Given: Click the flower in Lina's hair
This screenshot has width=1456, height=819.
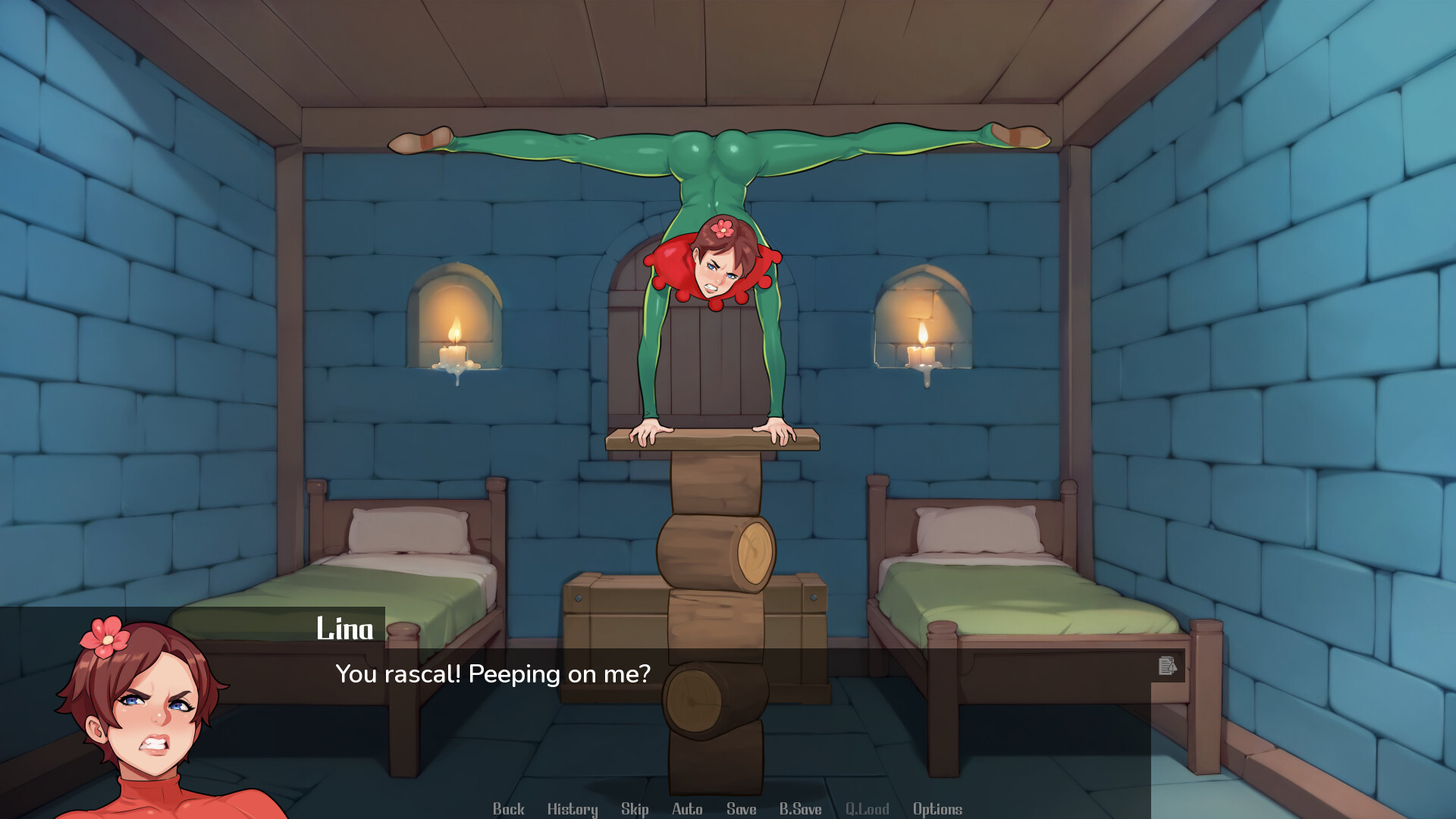Looking at the screenshot, I should [106, 637].
